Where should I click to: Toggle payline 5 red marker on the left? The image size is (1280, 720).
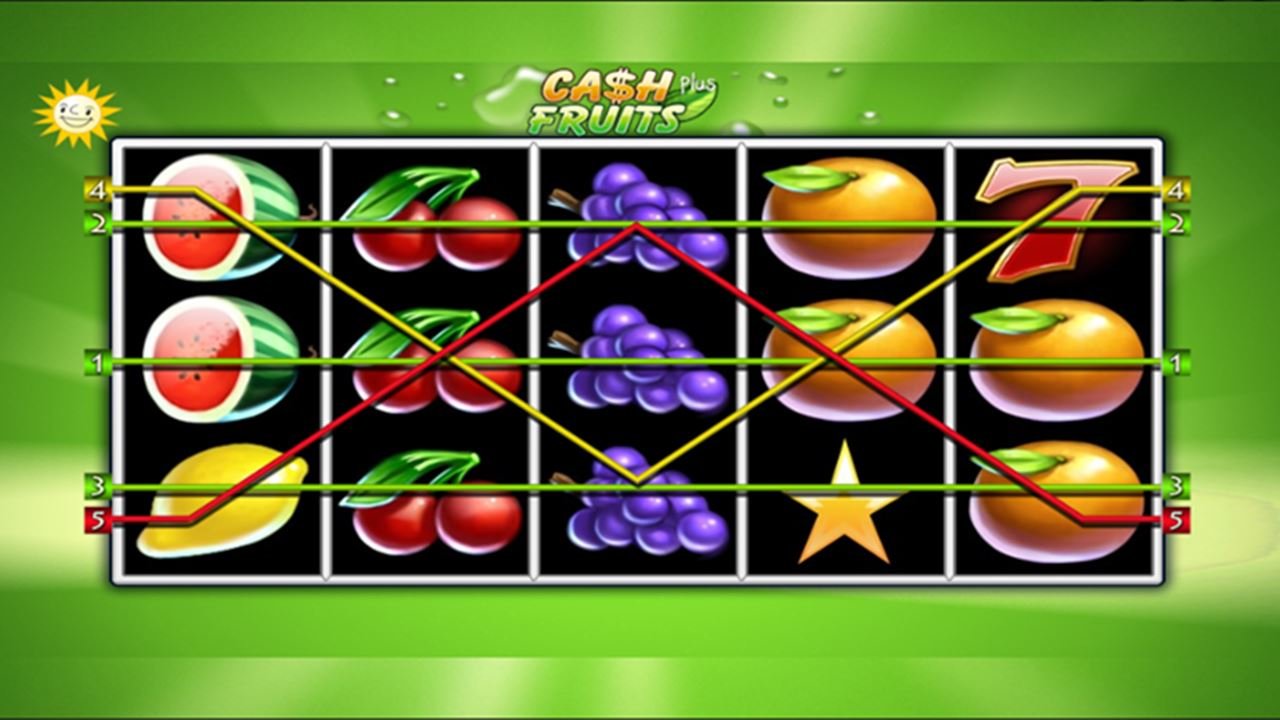(97, 519)
